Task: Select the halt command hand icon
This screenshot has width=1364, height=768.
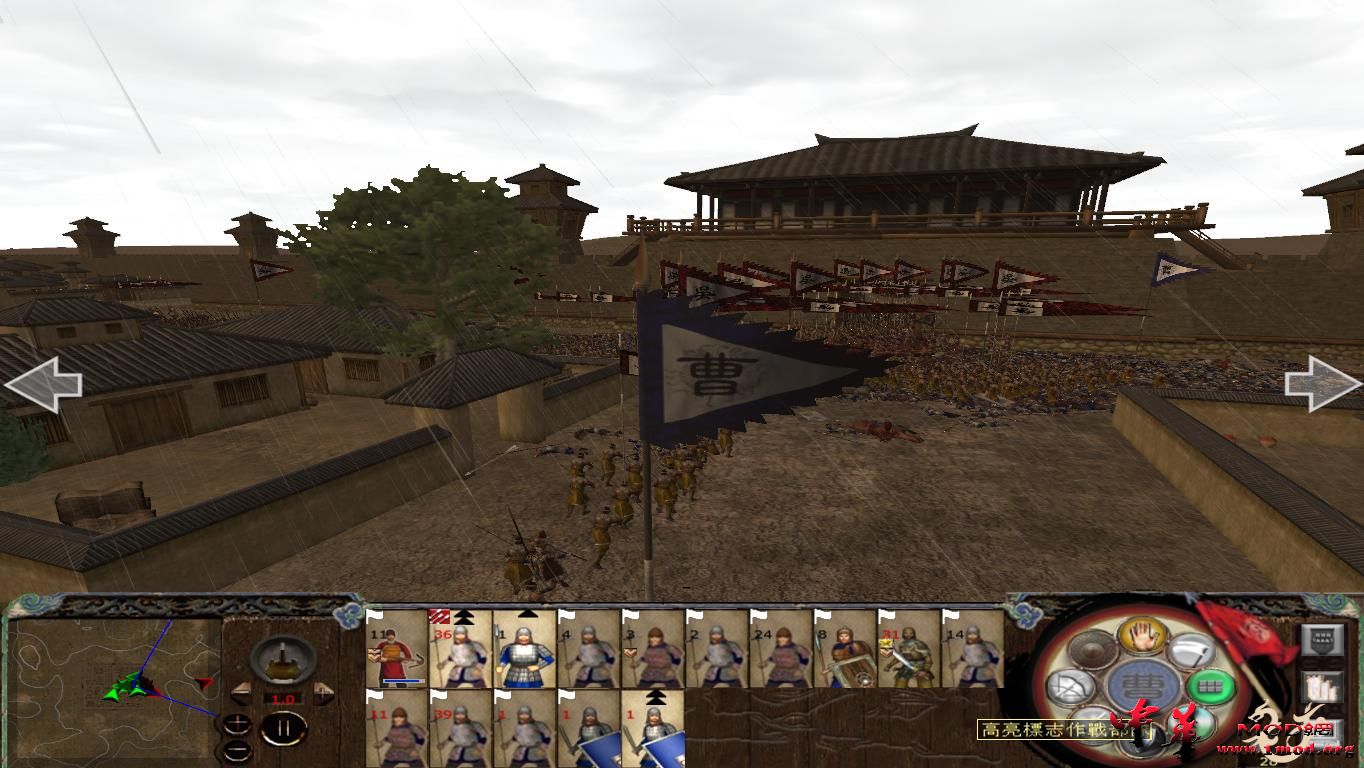Action: pos(1140,638)
